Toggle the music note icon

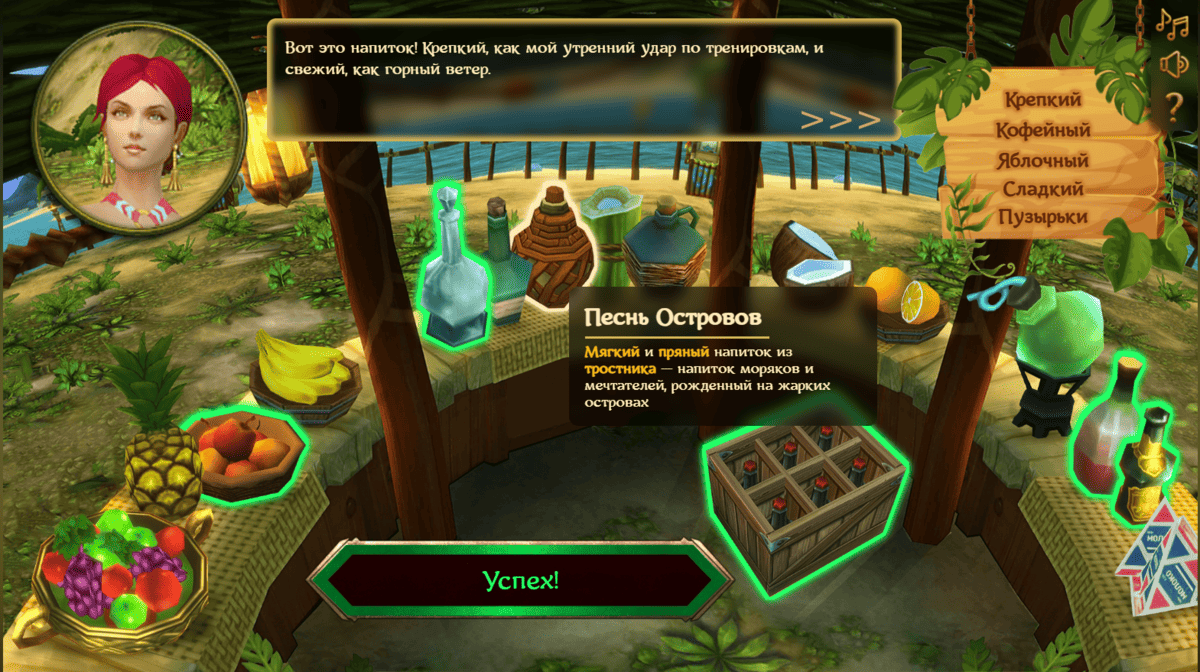[1171, 20]
